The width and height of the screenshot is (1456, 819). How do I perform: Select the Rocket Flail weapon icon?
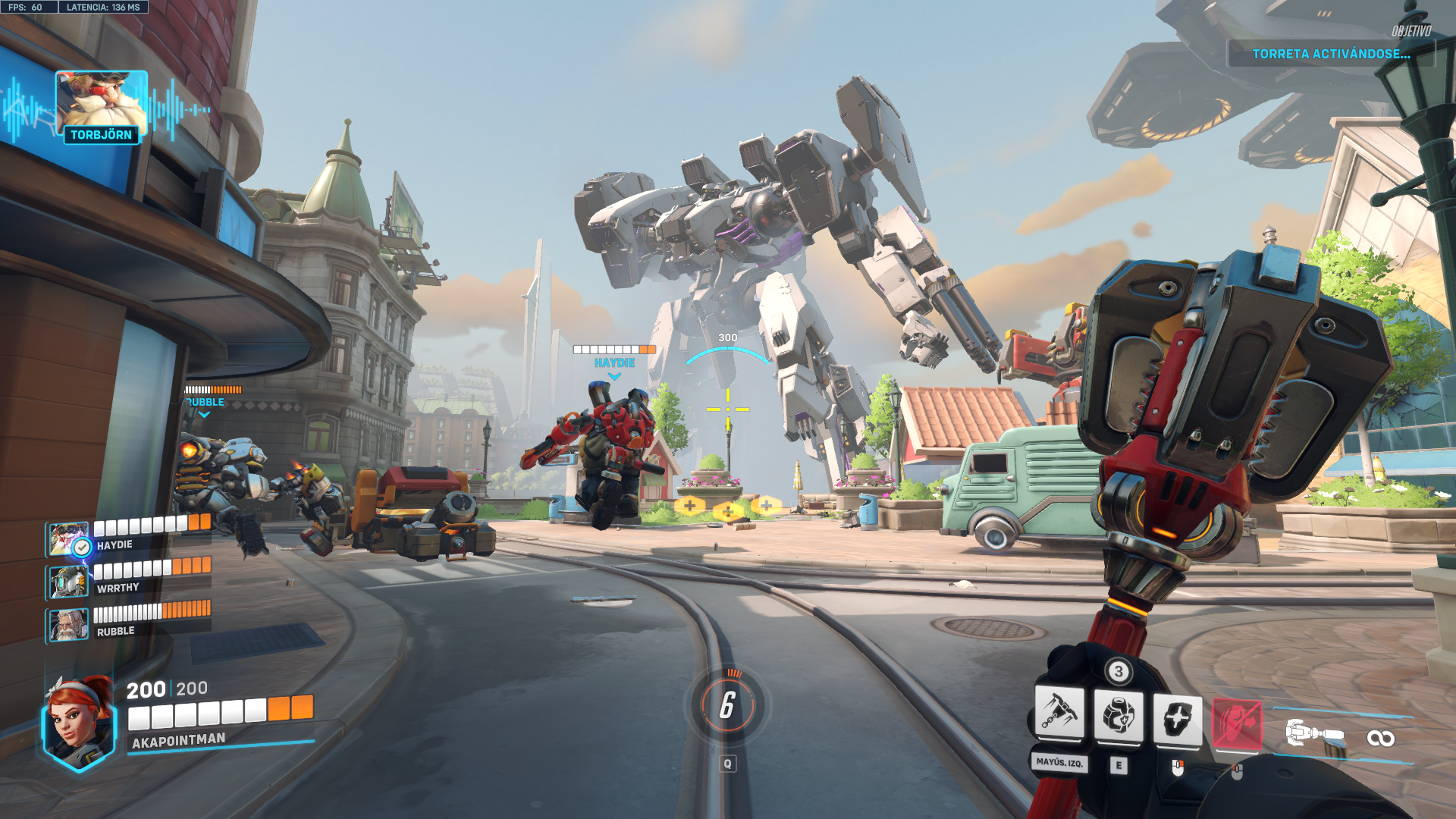(1315, 733)
